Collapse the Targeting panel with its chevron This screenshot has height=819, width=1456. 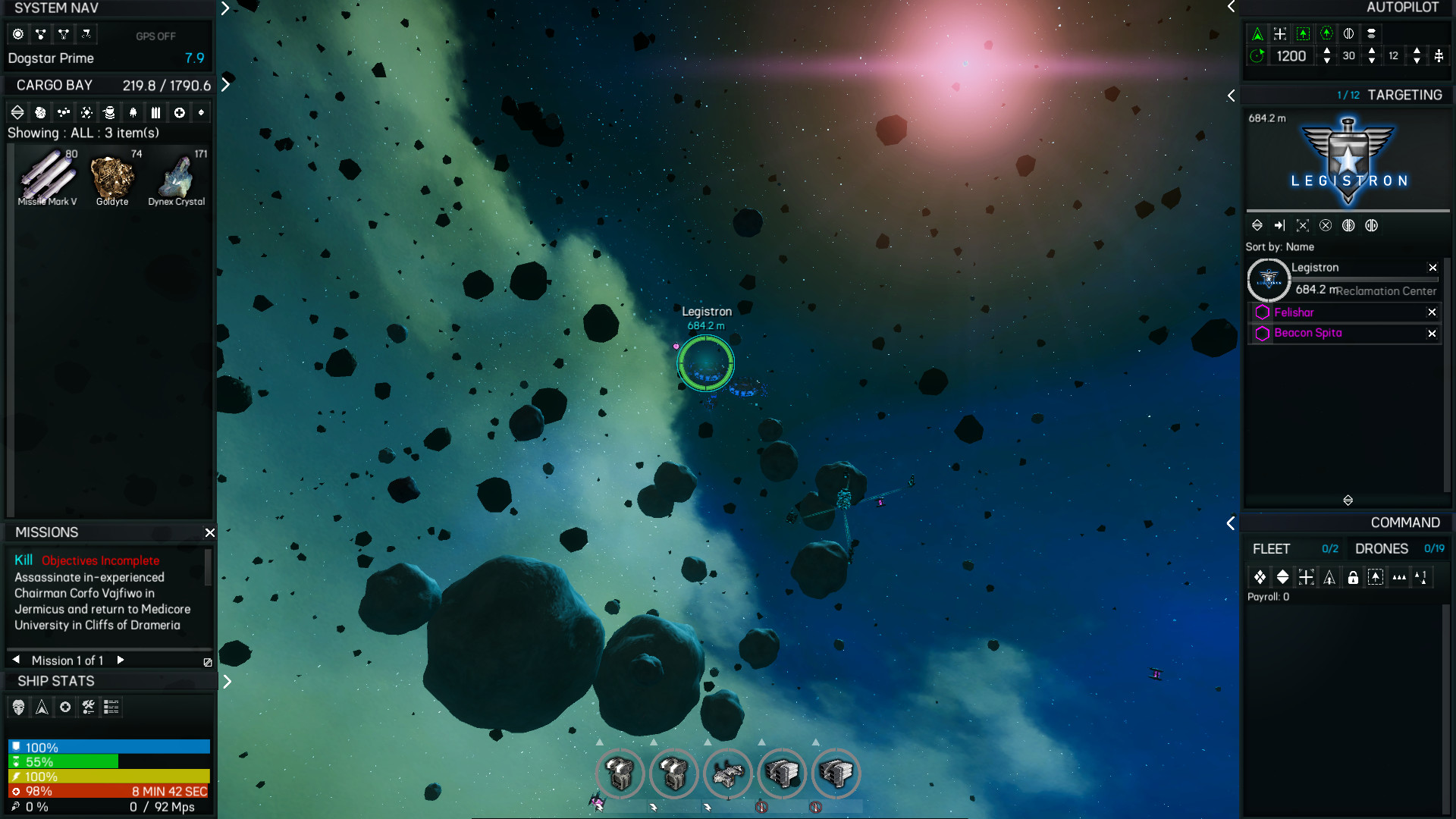(x=1232, y=96)
